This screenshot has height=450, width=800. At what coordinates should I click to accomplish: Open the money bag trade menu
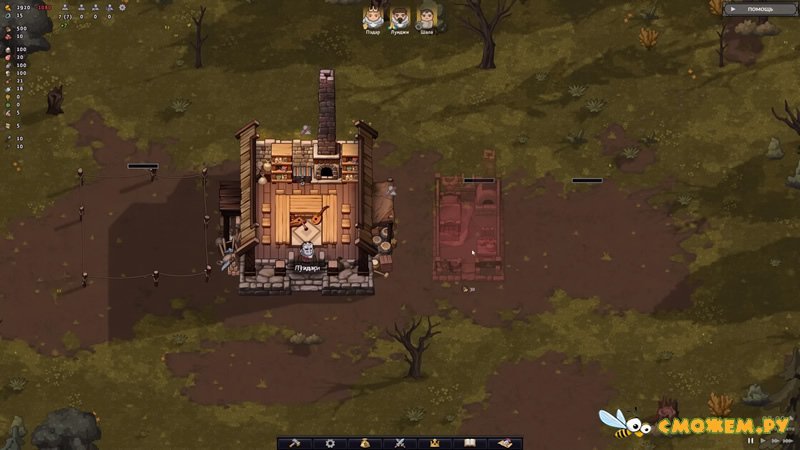[x=366, y=442]
